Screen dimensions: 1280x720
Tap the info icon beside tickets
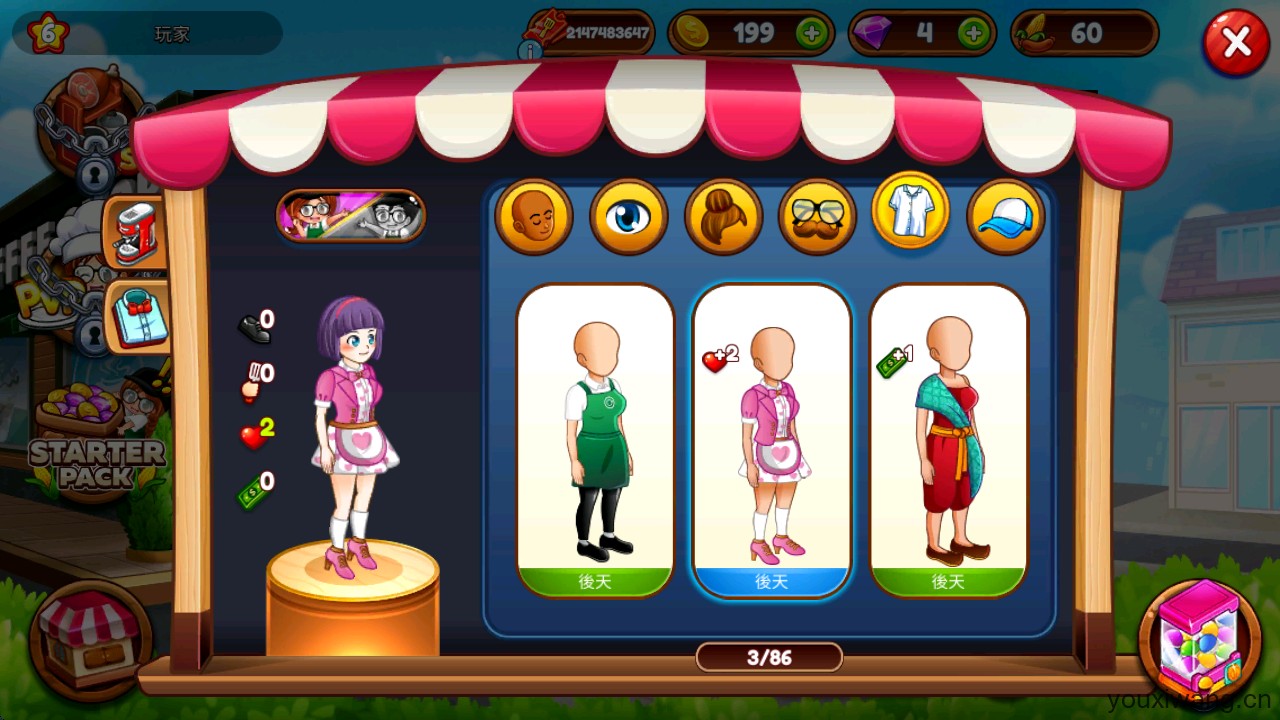530,49
